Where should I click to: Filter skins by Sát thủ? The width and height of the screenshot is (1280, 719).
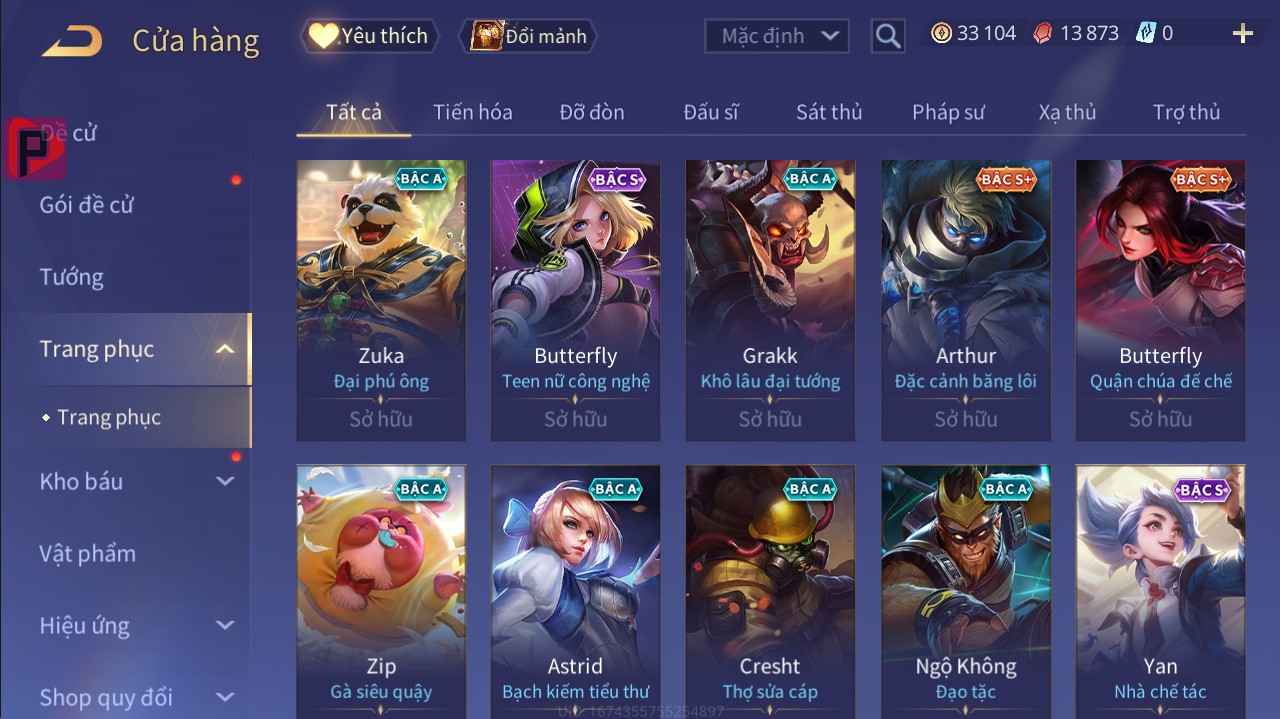829,112
